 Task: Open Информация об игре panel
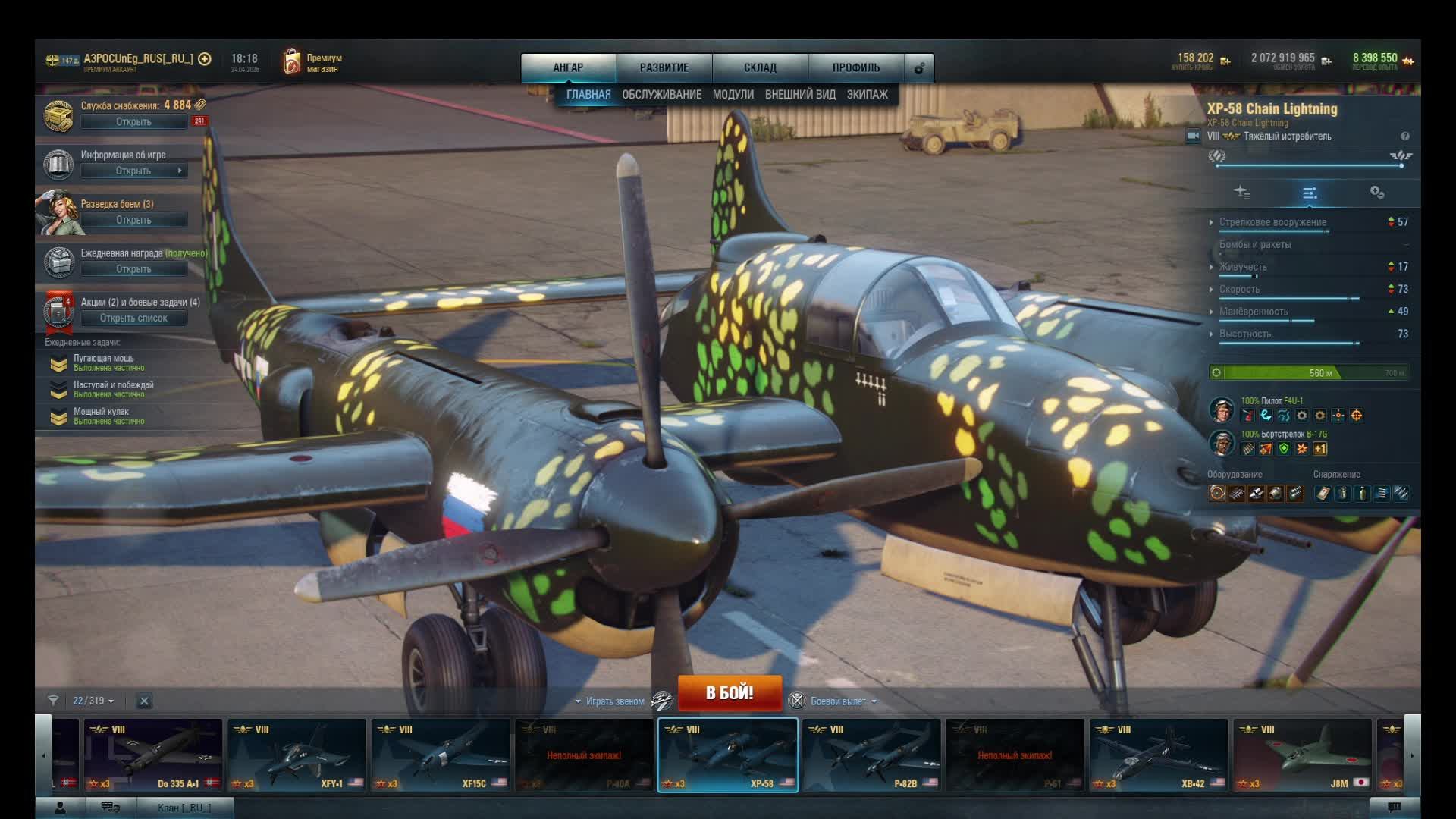[133, 171]
